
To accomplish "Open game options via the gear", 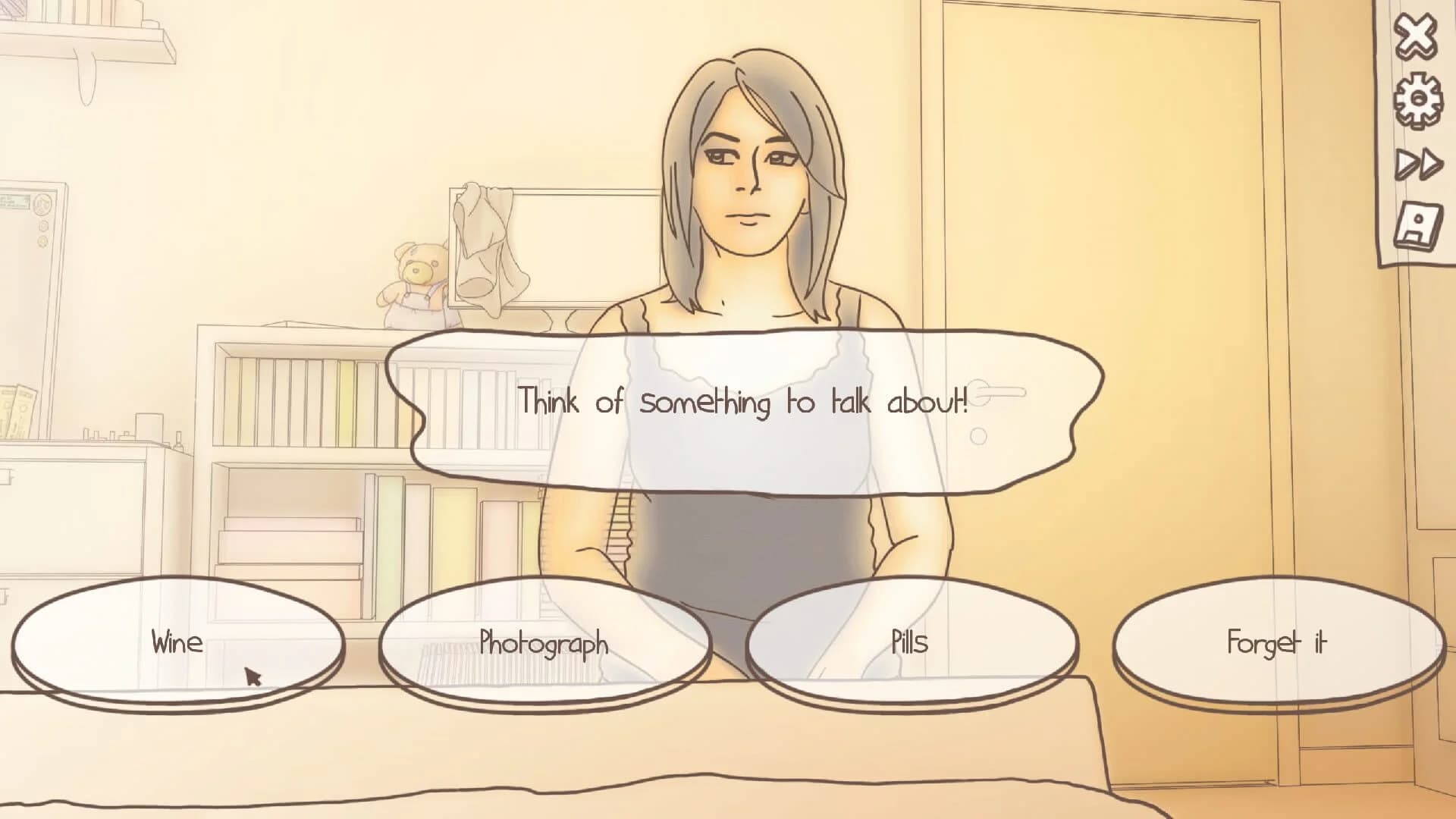I will [1417, 97].
